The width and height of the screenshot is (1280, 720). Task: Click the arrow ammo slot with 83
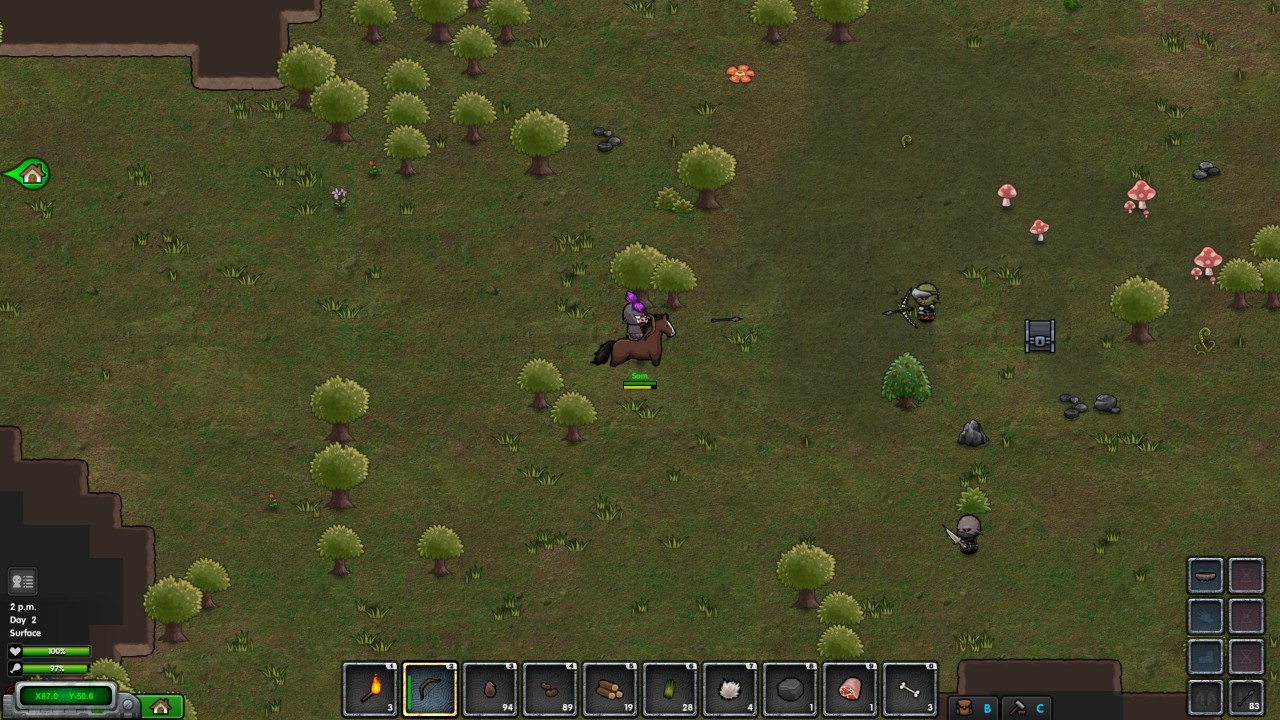click(1246, 697)
